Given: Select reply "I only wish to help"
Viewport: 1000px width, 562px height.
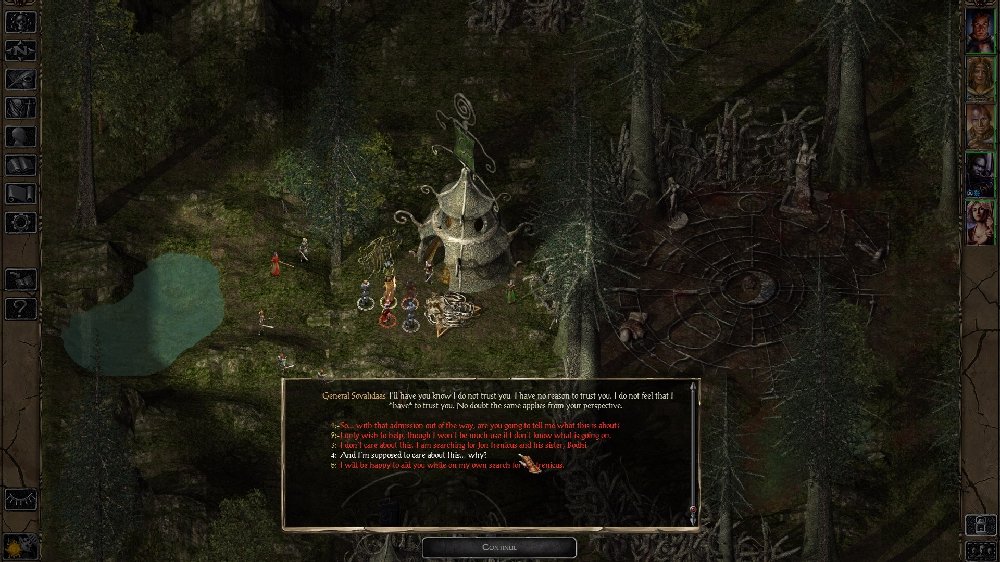Looking at the screenshot, I should (x=473, y=435).
